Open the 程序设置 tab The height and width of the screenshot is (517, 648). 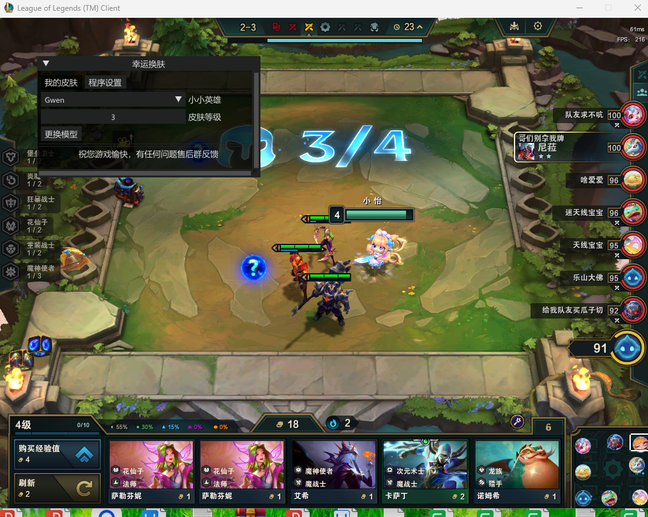[105, 83]
